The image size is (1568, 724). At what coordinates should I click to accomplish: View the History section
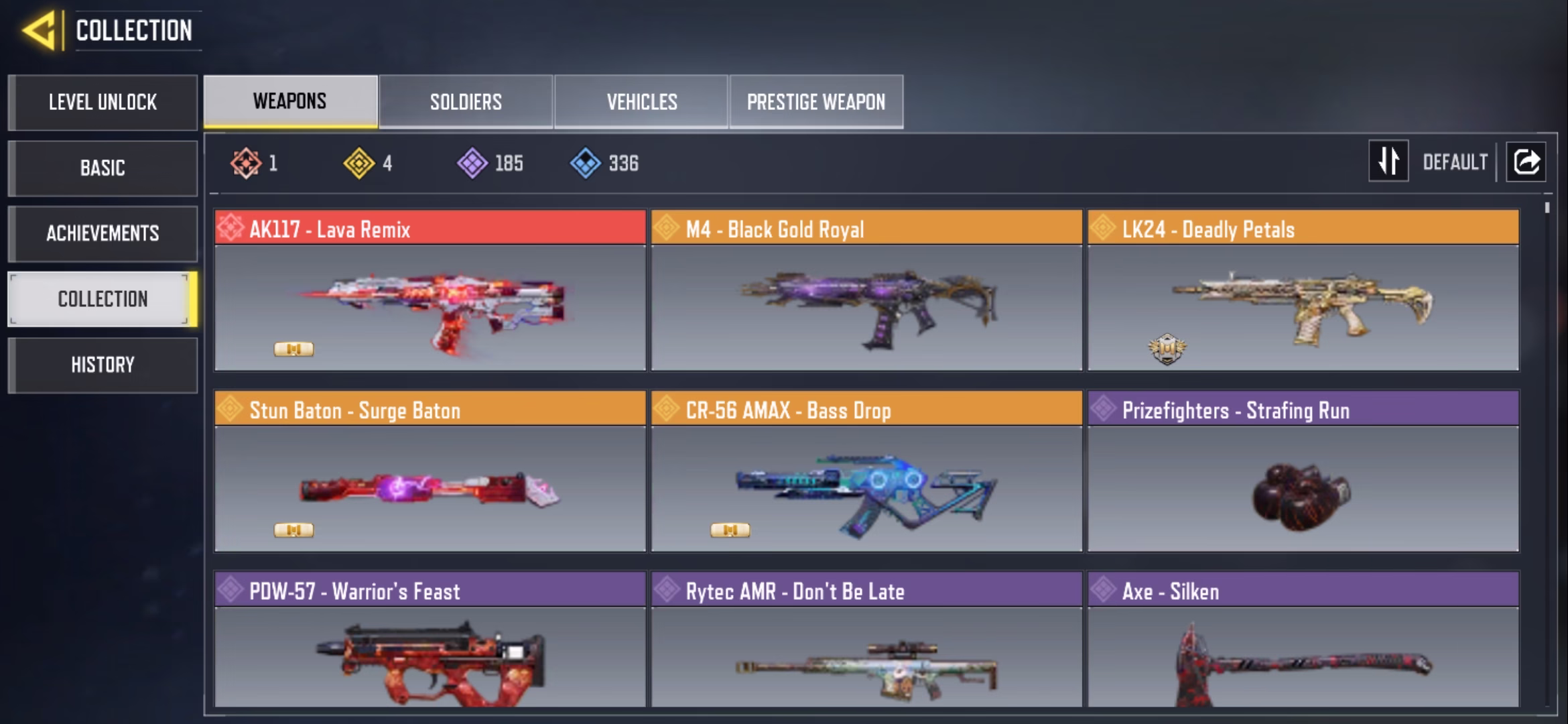tap(103, 365)
